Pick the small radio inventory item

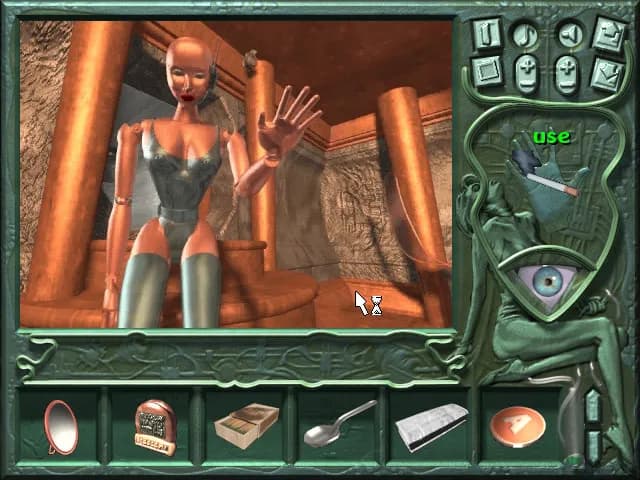tap(153, 425)
